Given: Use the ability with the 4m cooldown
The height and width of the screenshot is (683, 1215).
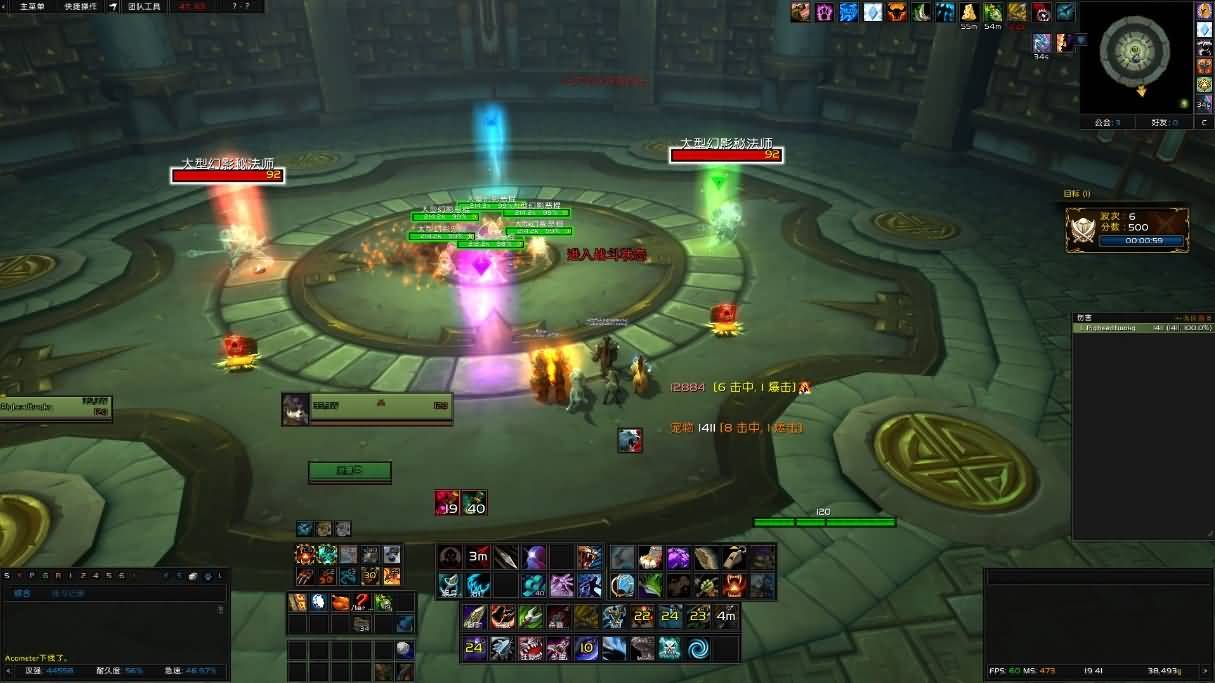Looking at the screenshot, I should tap(726, 617).
